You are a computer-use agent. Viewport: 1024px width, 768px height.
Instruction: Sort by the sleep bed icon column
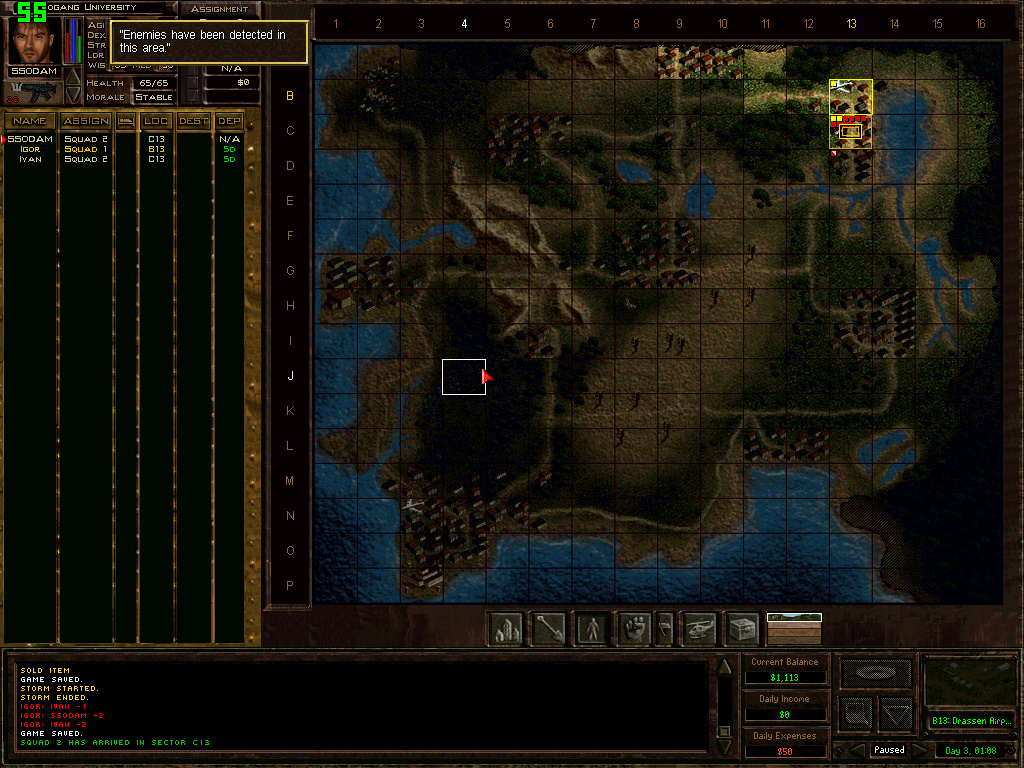(126, 121)
